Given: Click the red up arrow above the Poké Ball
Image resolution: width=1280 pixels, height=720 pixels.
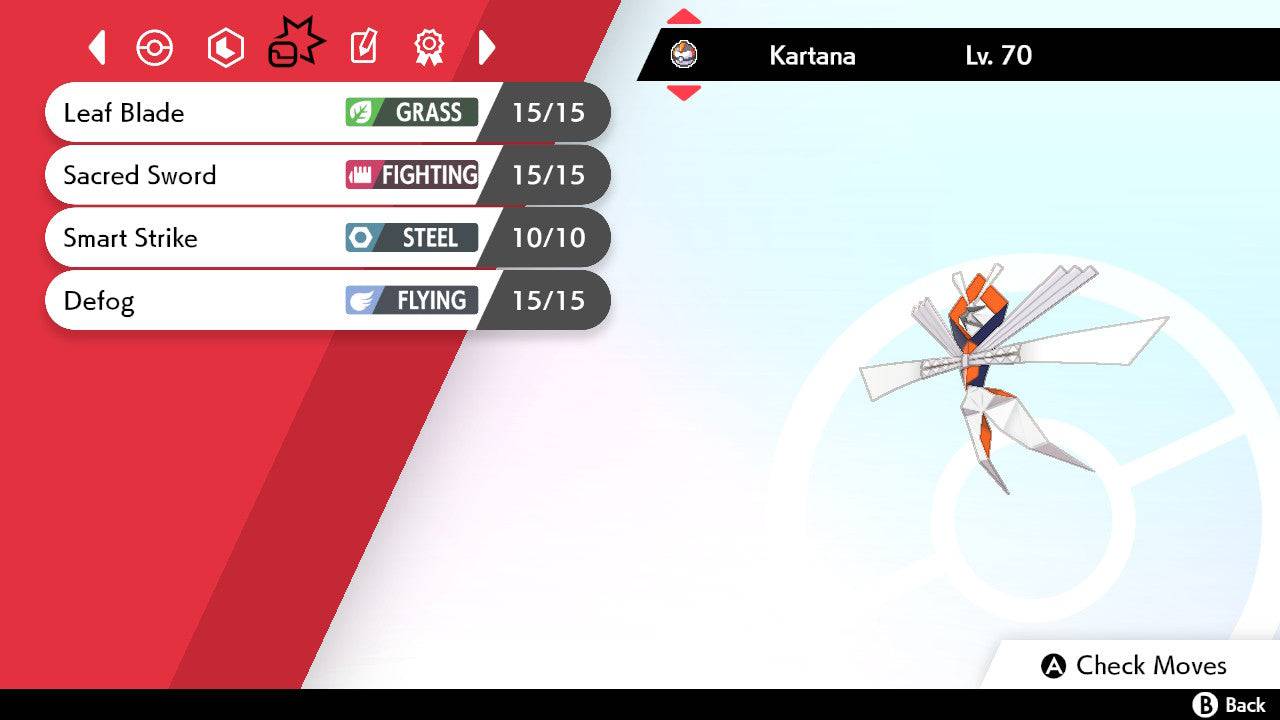Looking at the screenshot, I should pyautogui.click(x=686, y=15).
